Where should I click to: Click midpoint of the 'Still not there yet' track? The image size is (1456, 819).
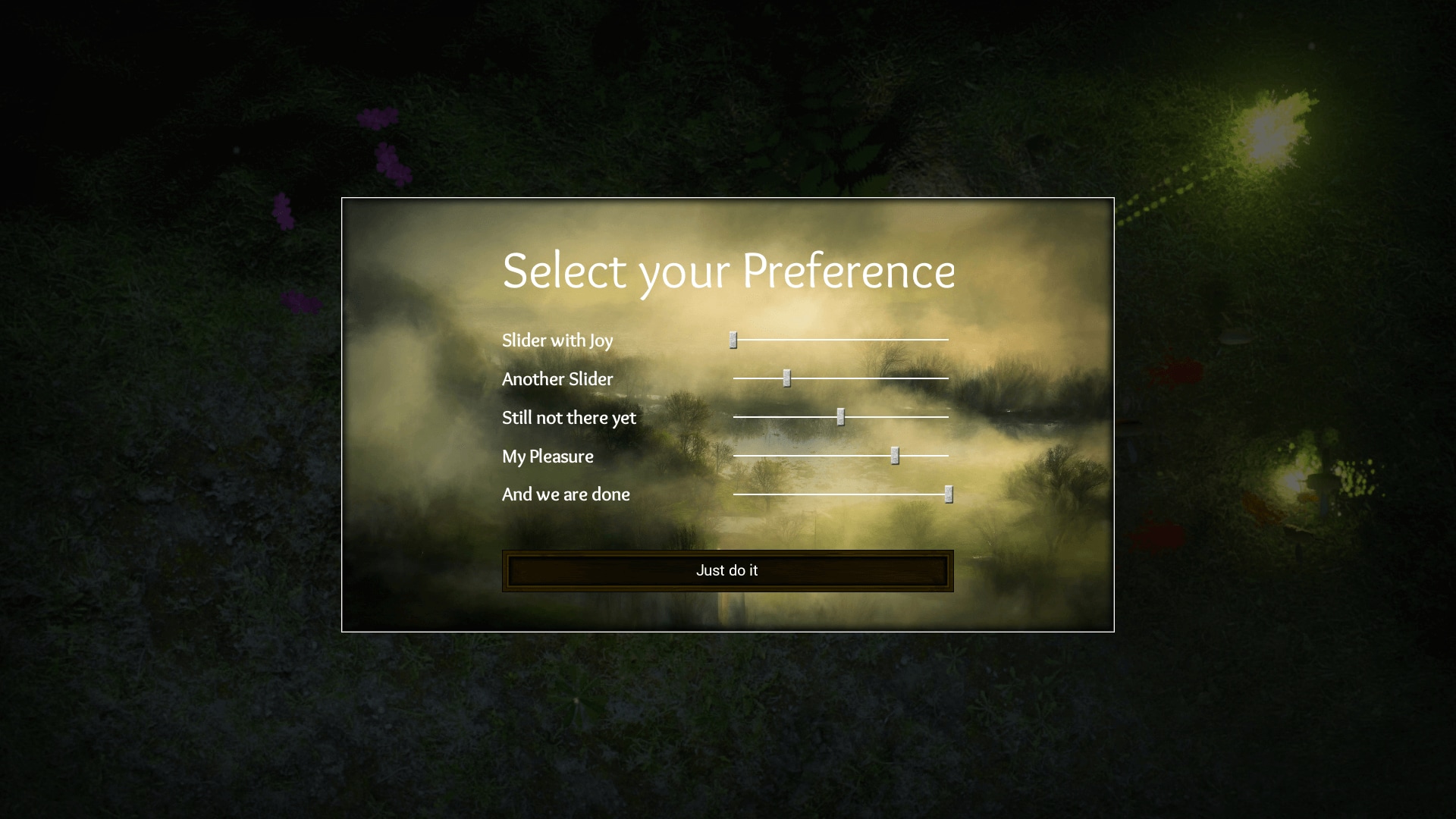[840, 416]
